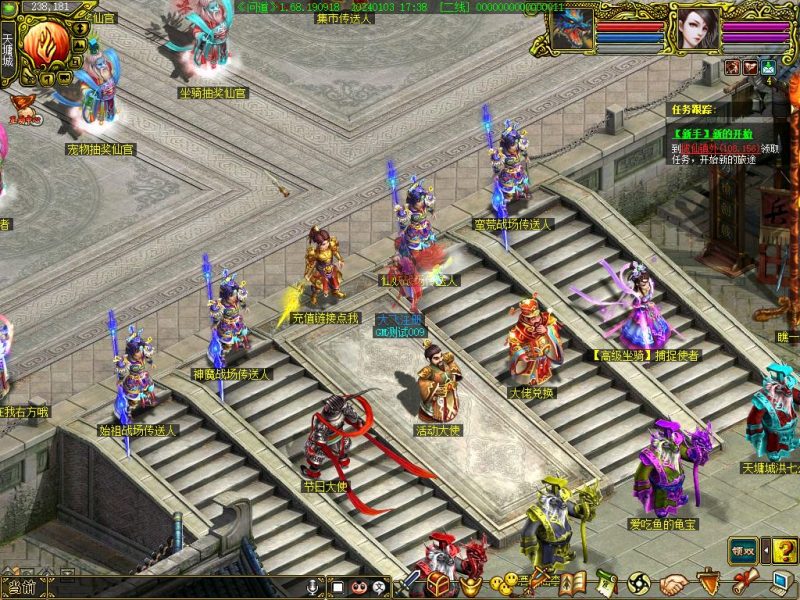This screenshot has width=800, height=600.
Task: Open the open book icon
Action: (x=573, y=583)
